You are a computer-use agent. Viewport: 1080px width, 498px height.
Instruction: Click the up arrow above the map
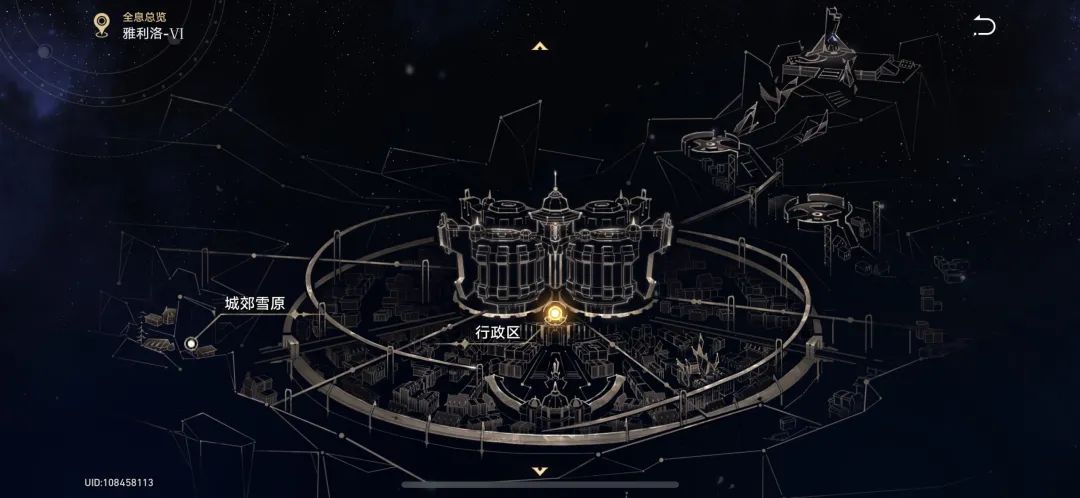pyautogui.click(x=540, y=46)
